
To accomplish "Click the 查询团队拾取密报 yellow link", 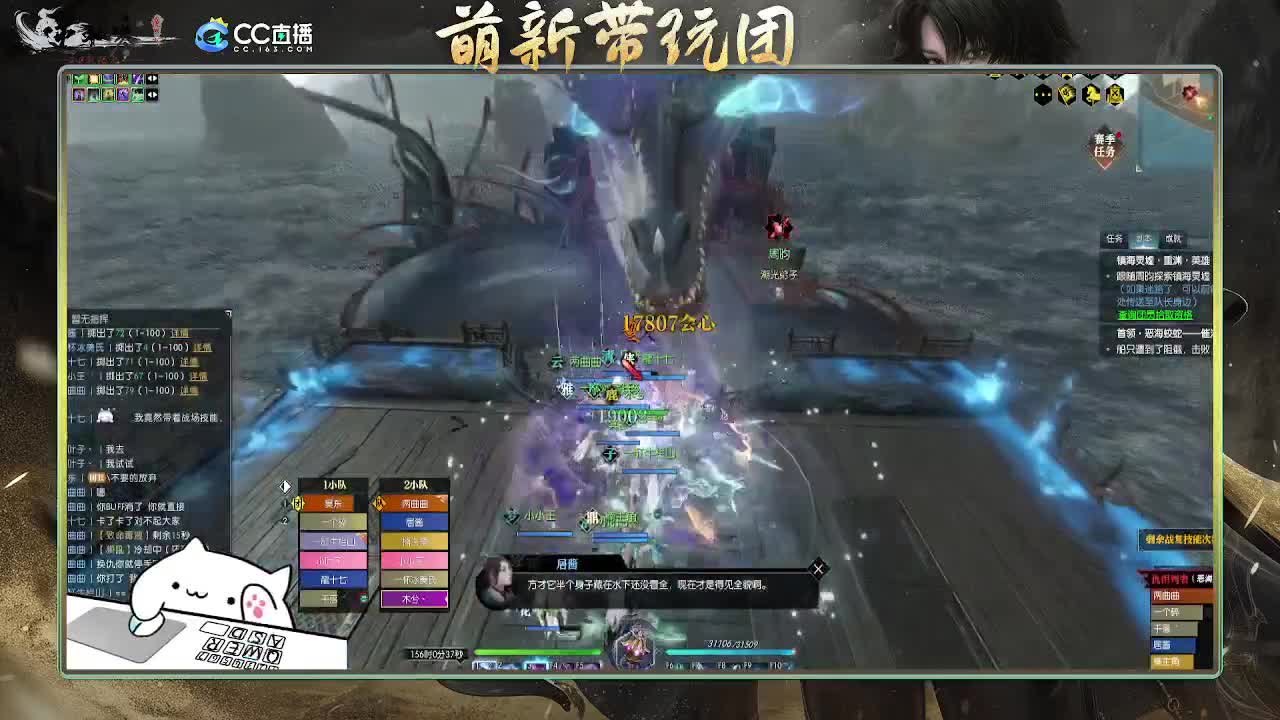I will coord(1153,314).
